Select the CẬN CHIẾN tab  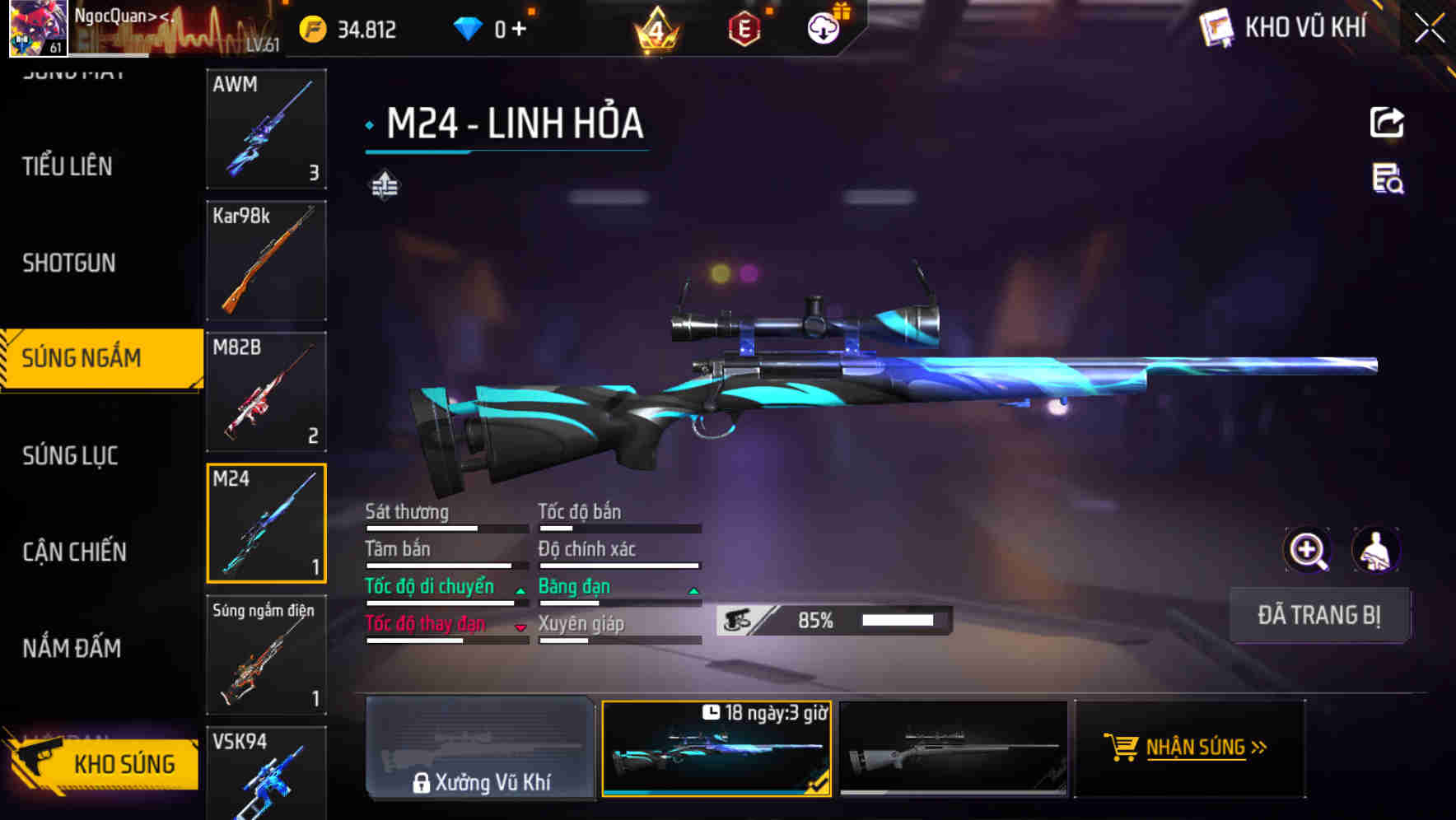(72, 552)
